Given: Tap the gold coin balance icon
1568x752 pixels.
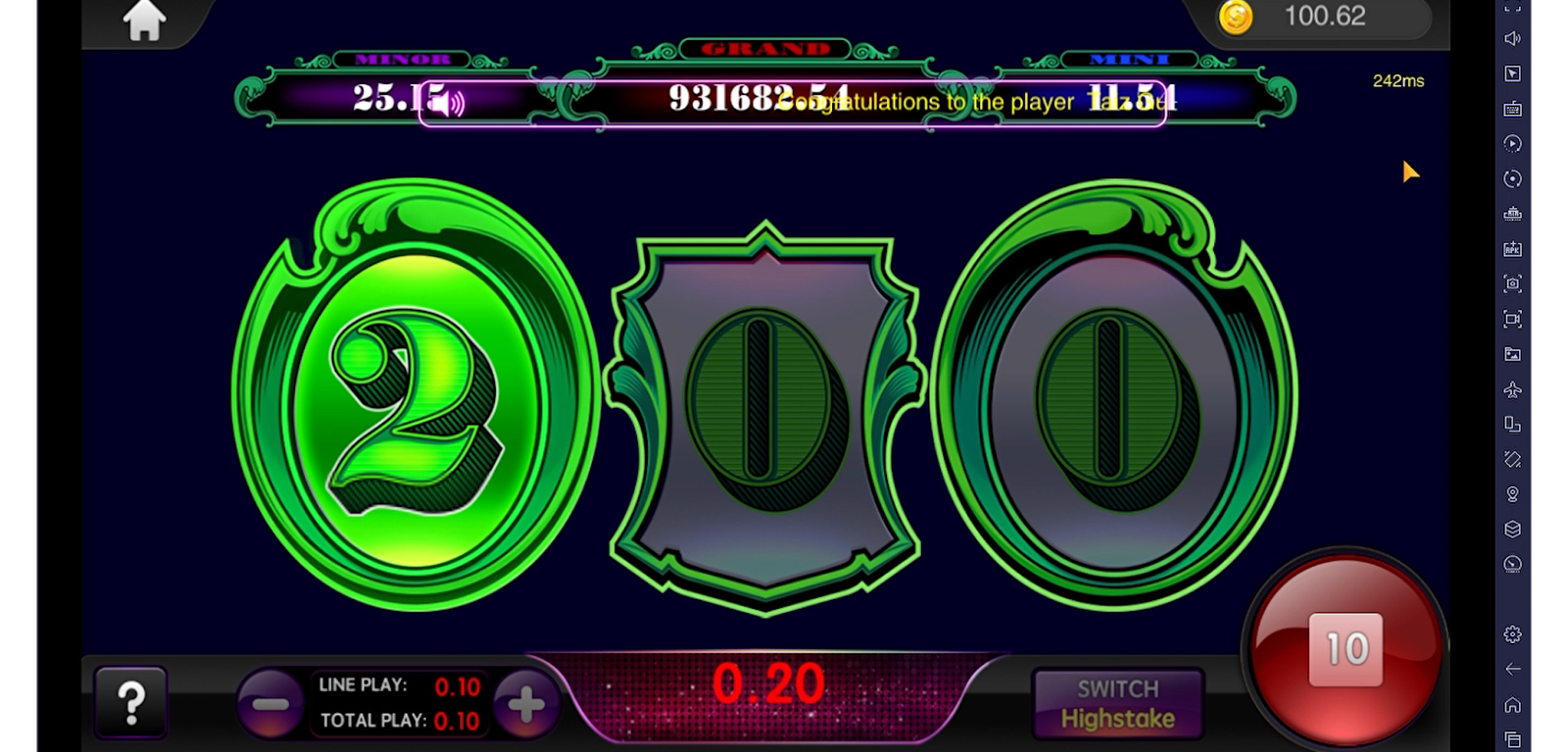Looking at the screenshot, I should (1236, 17).
